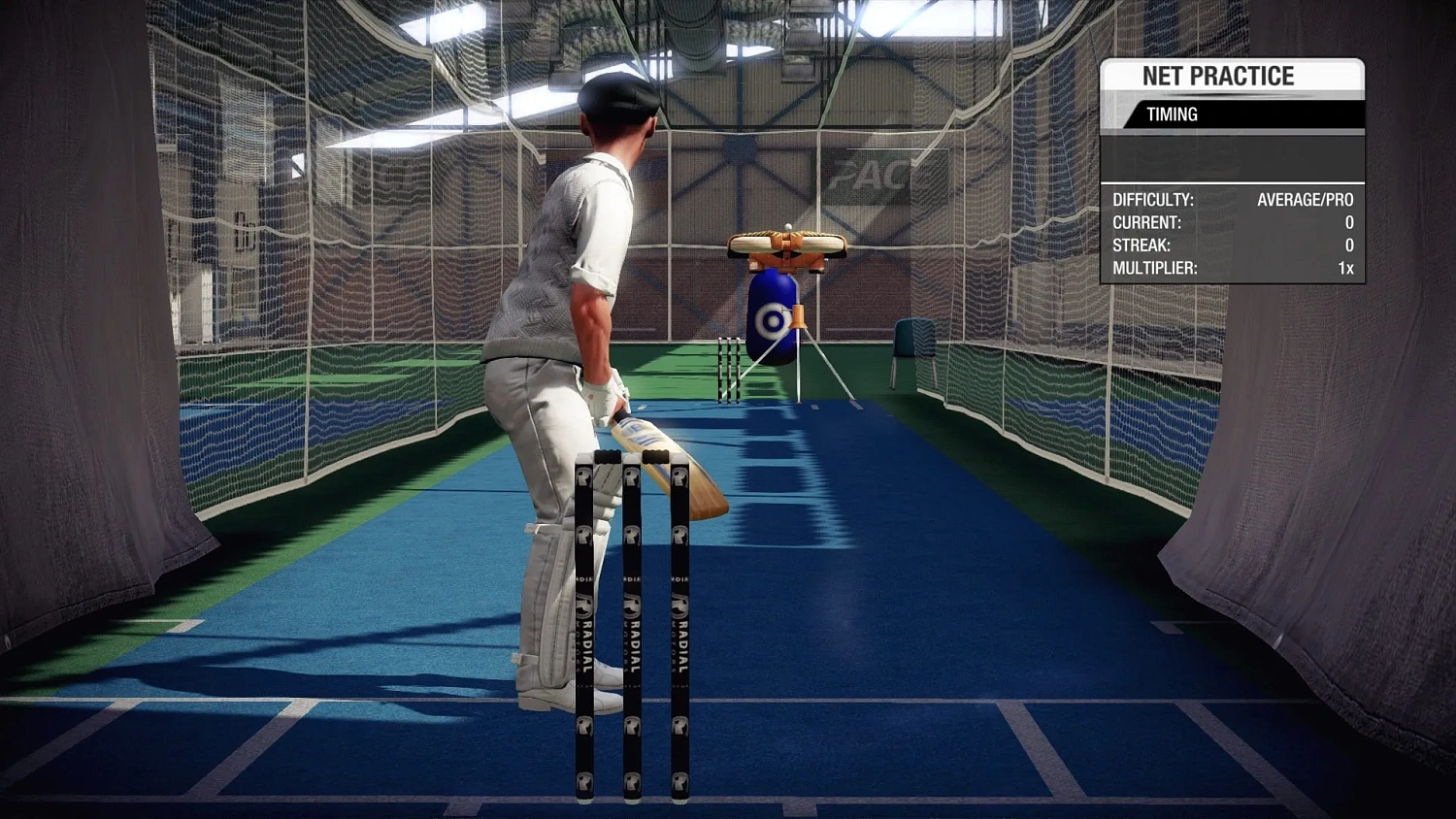Viewport: 1456px width, 819px height.
Task: Click the RADIAL MOTORS sponsored stumps
Action: point(631,621)
